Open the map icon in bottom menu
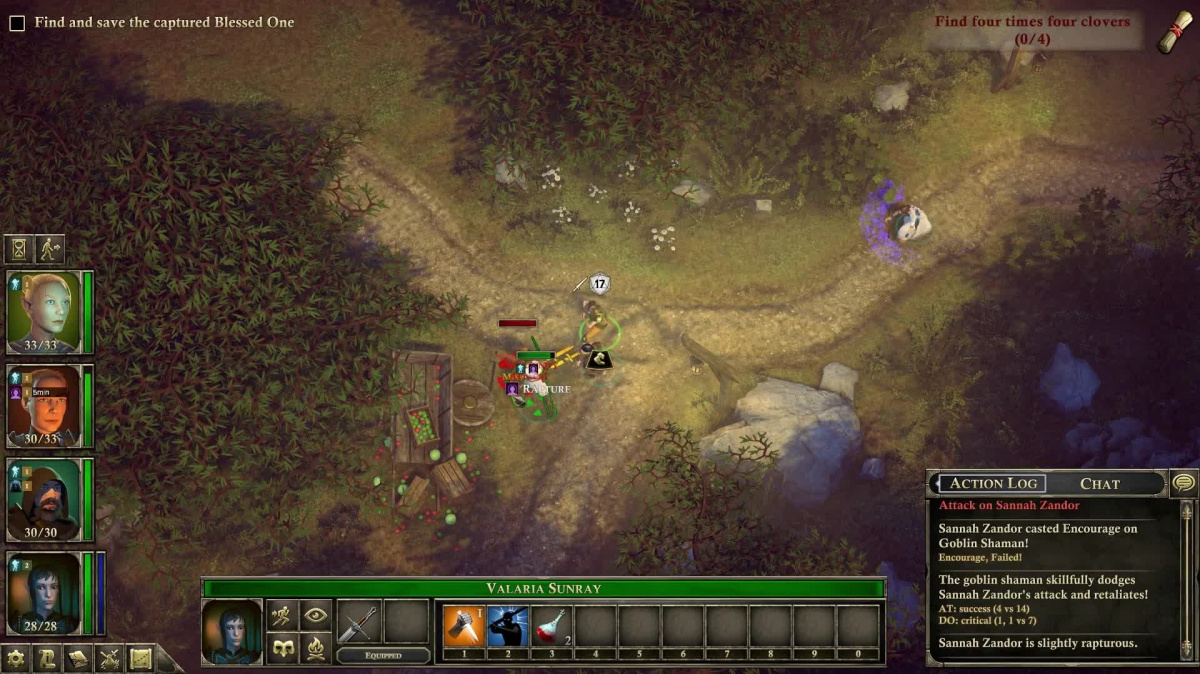This screenshot has width=1200, height=674. (x=140, y=658)
